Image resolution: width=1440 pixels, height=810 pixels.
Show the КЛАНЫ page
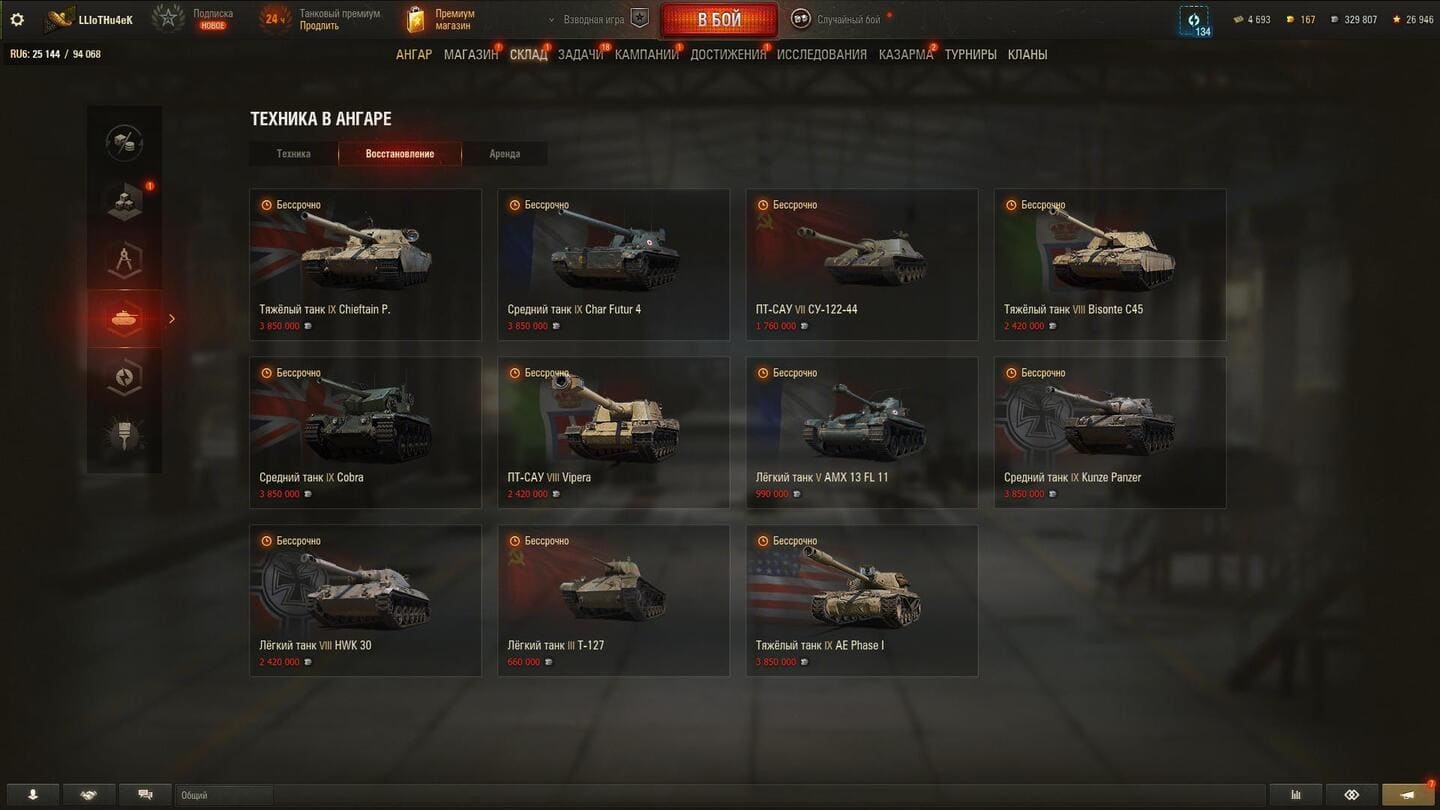[x=1027, y=55]
